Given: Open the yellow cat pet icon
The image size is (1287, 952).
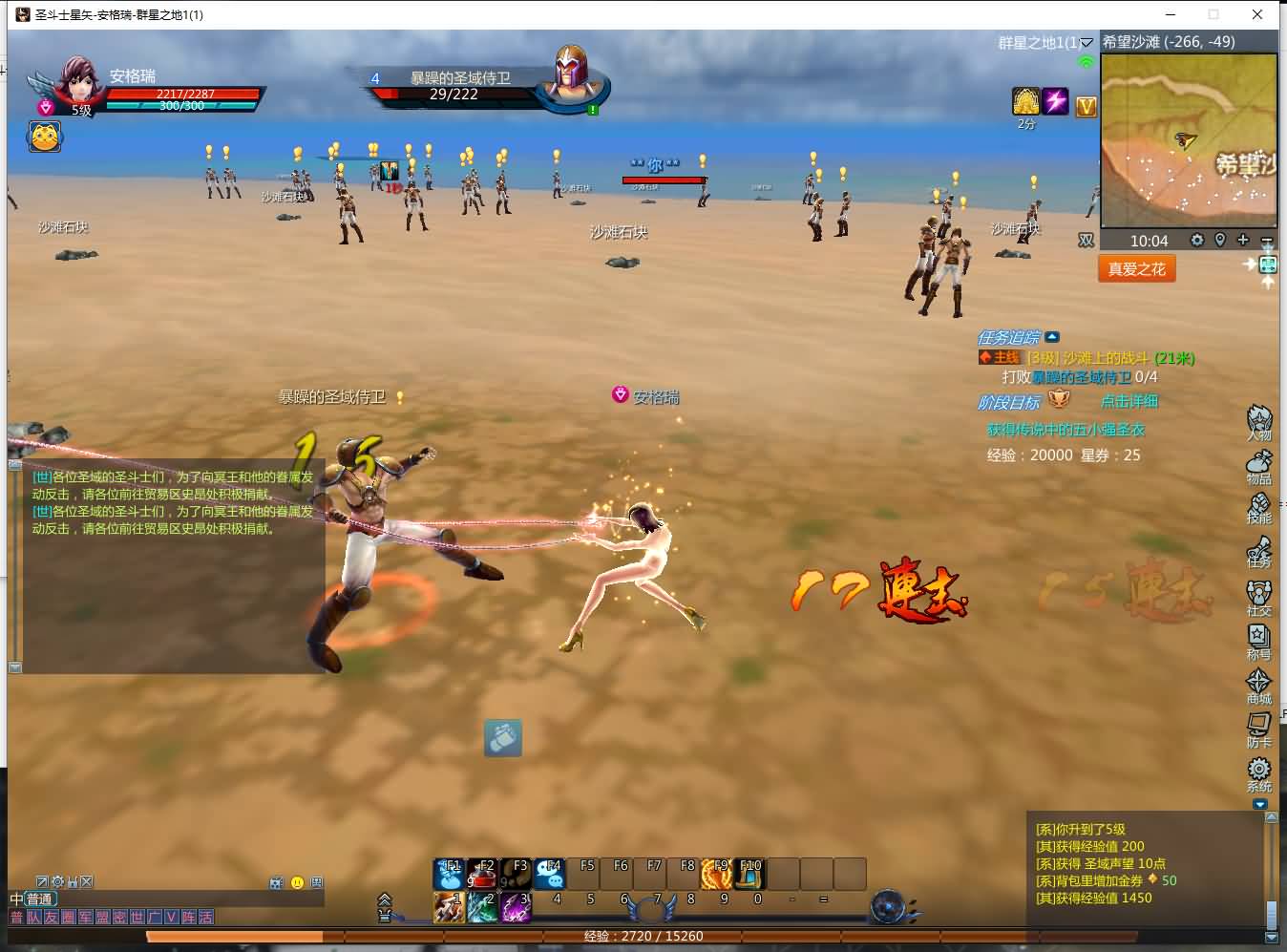Looking at the screenshot, I should 45,137.
